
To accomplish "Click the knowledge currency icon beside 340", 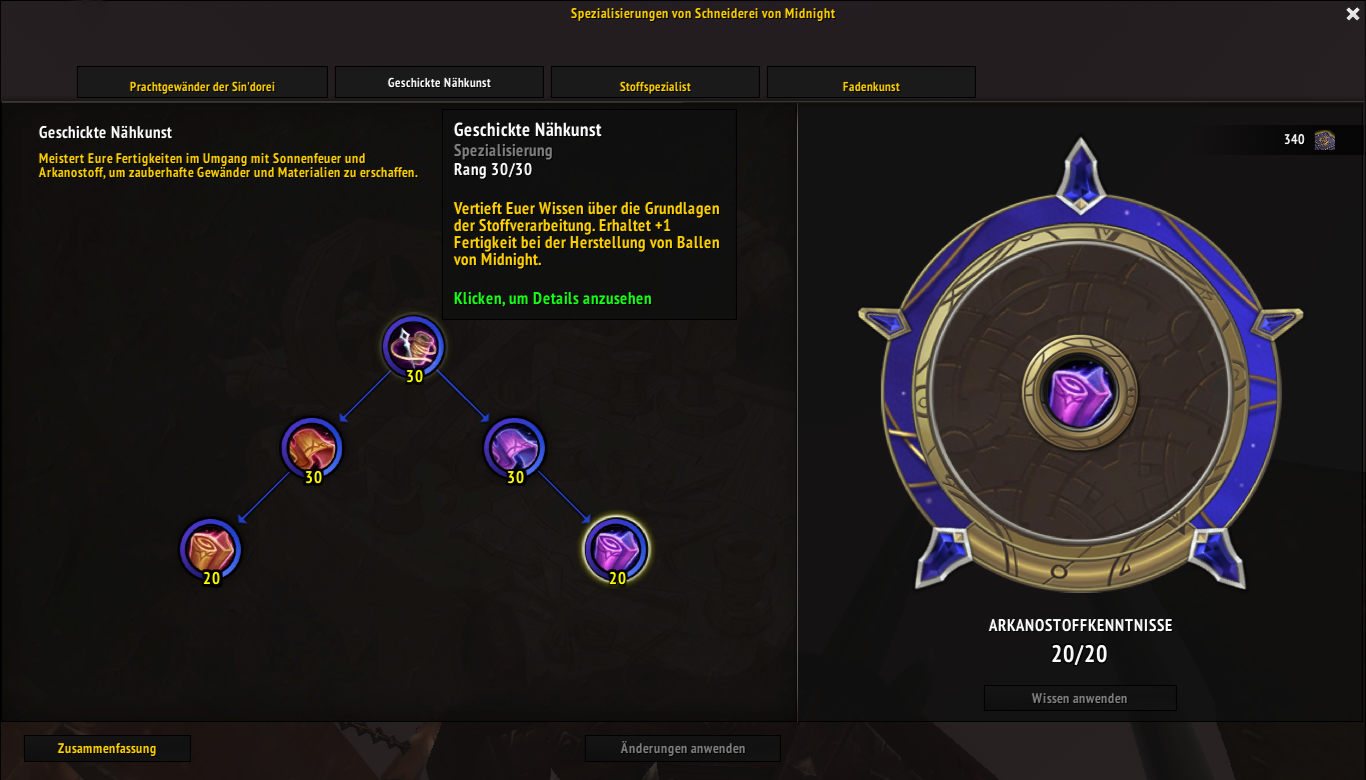I will (1325, 140).
